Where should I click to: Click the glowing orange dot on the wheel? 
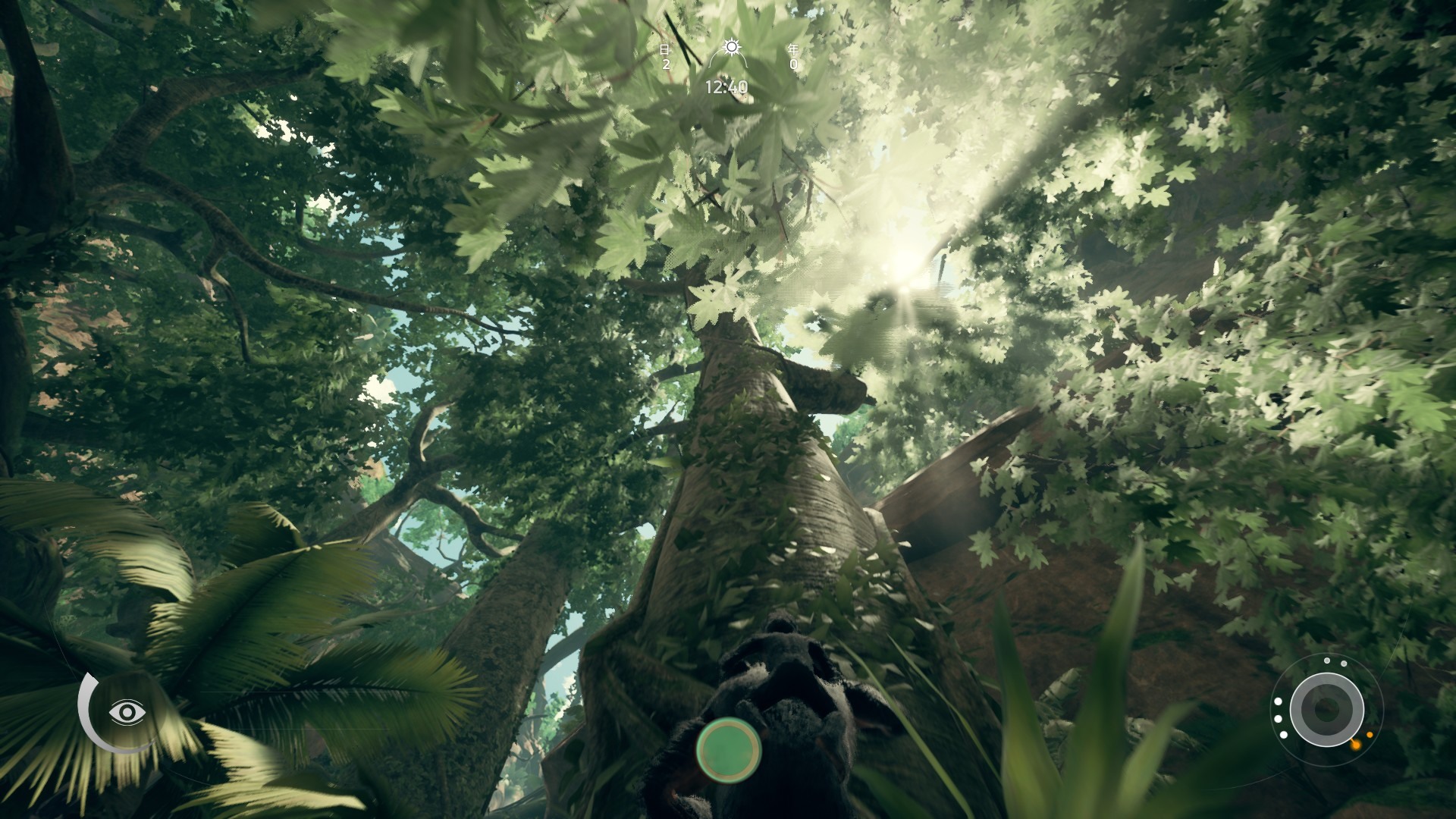(1357, 745)
